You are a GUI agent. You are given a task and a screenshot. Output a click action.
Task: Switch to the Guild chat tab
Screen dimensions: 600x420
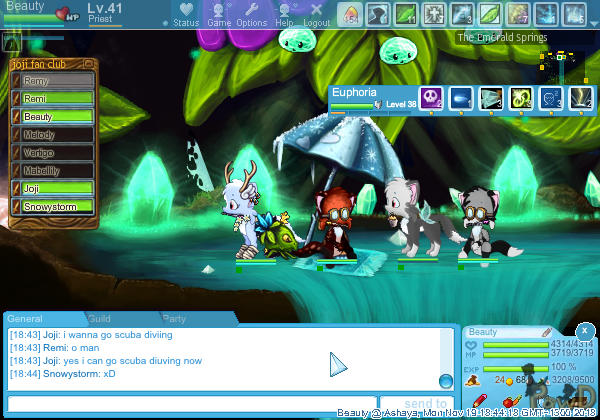click(98, 318)
